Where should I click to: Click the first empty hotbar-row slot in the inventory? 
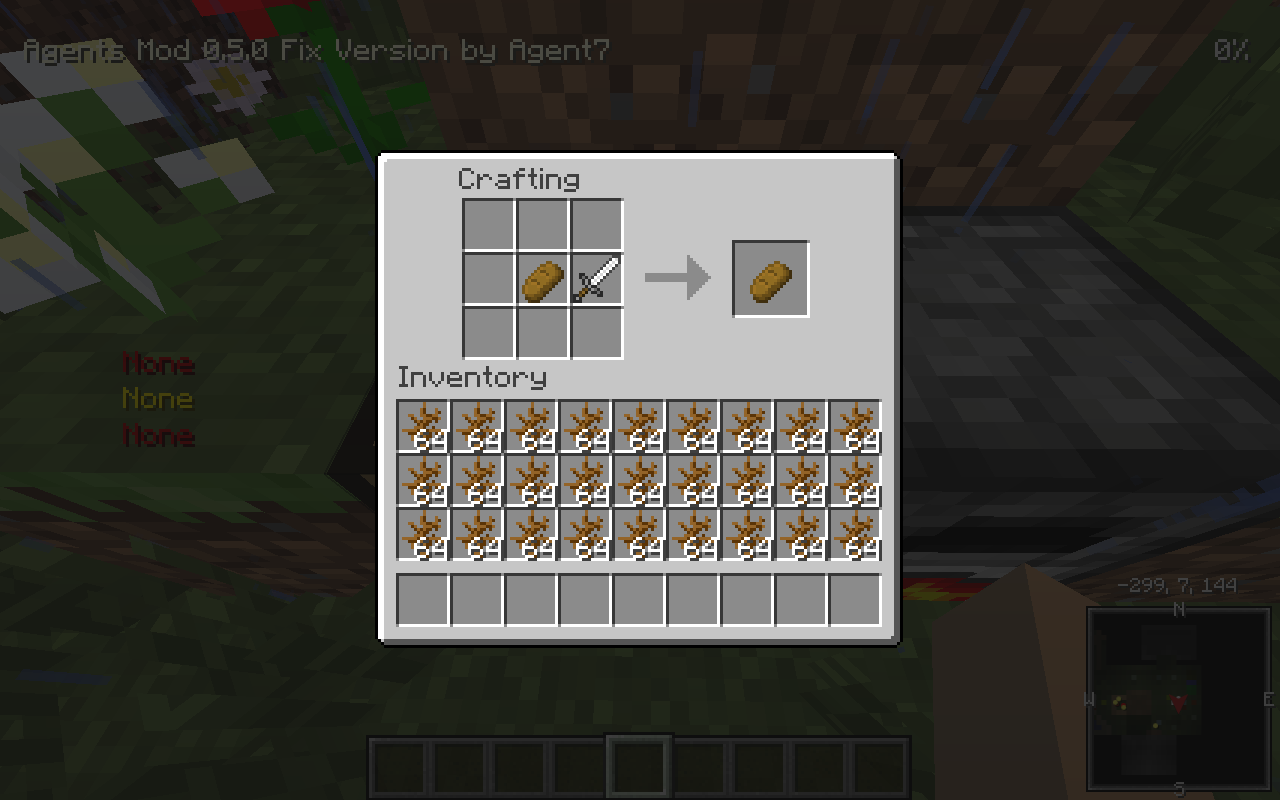[422, 599]
